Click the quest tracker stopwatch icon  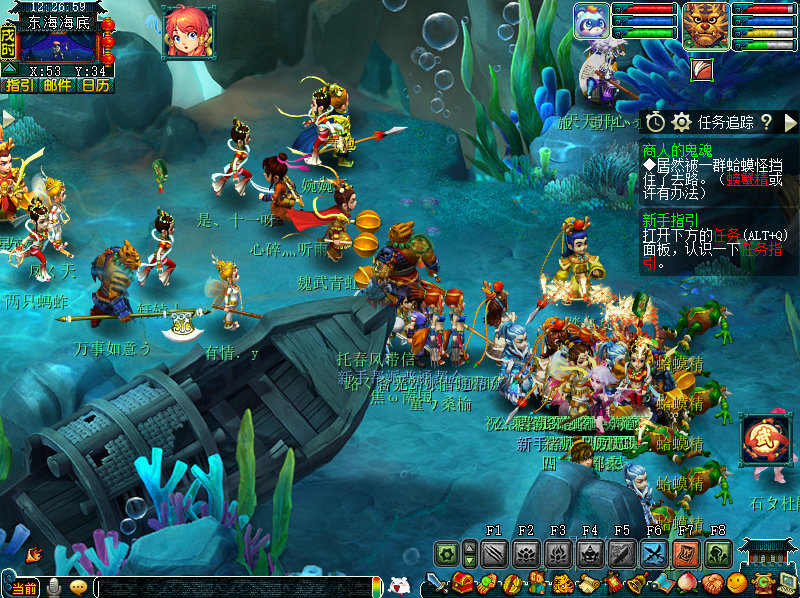click(x=655, y=122)
